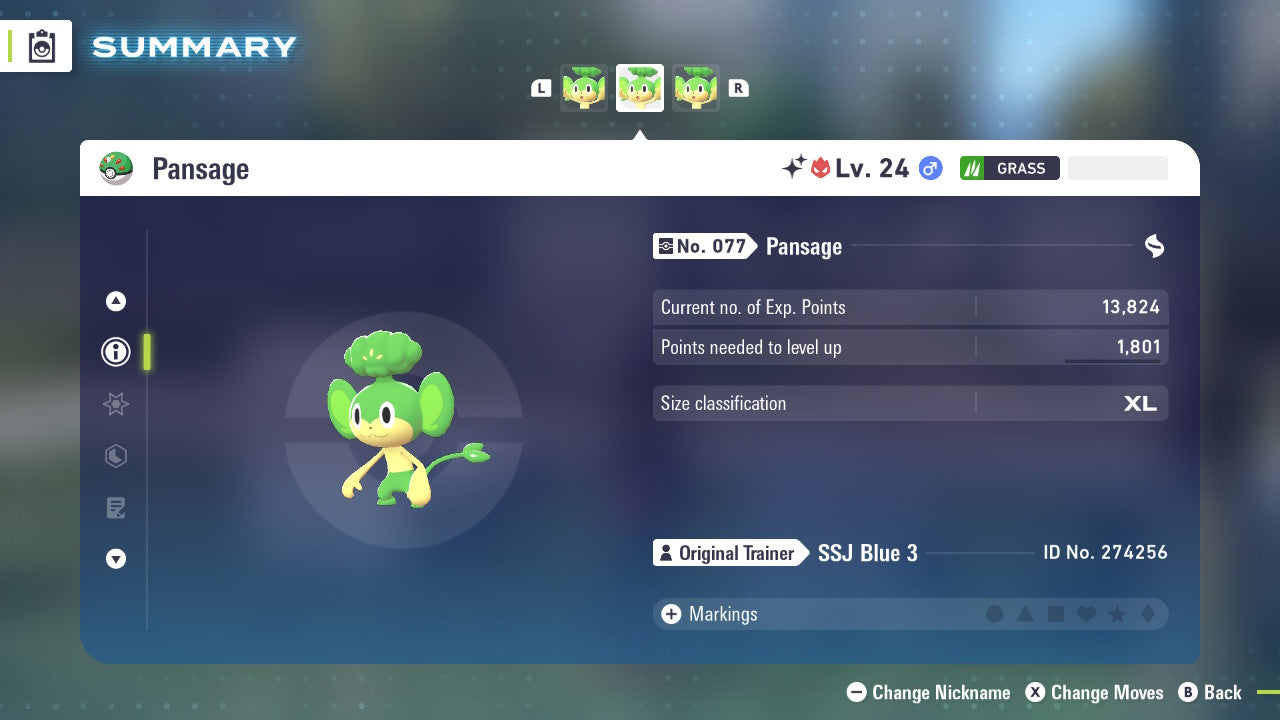Expand the Markings row with plus icon

pyautogui.click(x=671, y=614)
